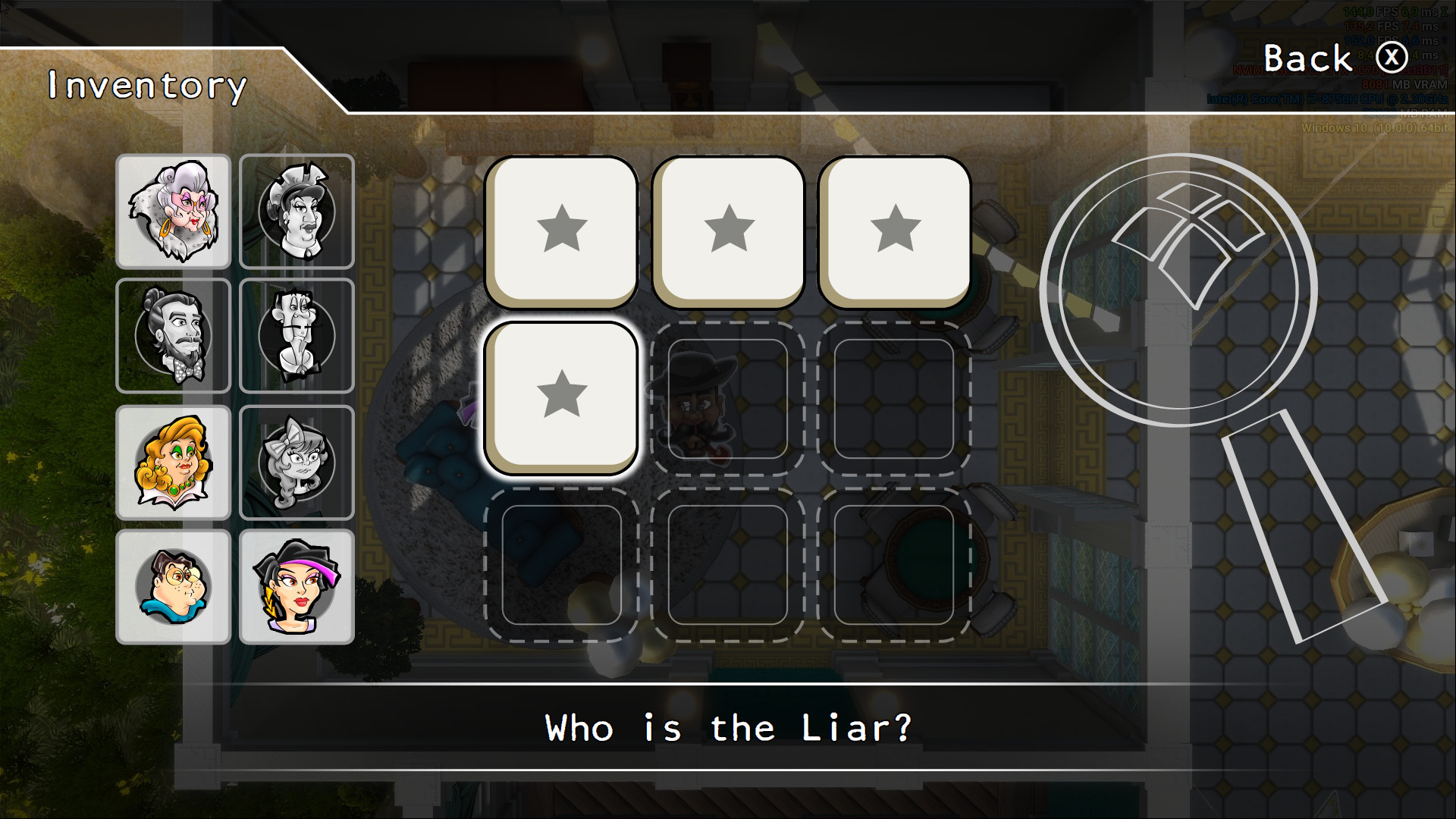Click the highlighted star tile in second row
This screenshot has height=819, width=1456.
(563, 396)
